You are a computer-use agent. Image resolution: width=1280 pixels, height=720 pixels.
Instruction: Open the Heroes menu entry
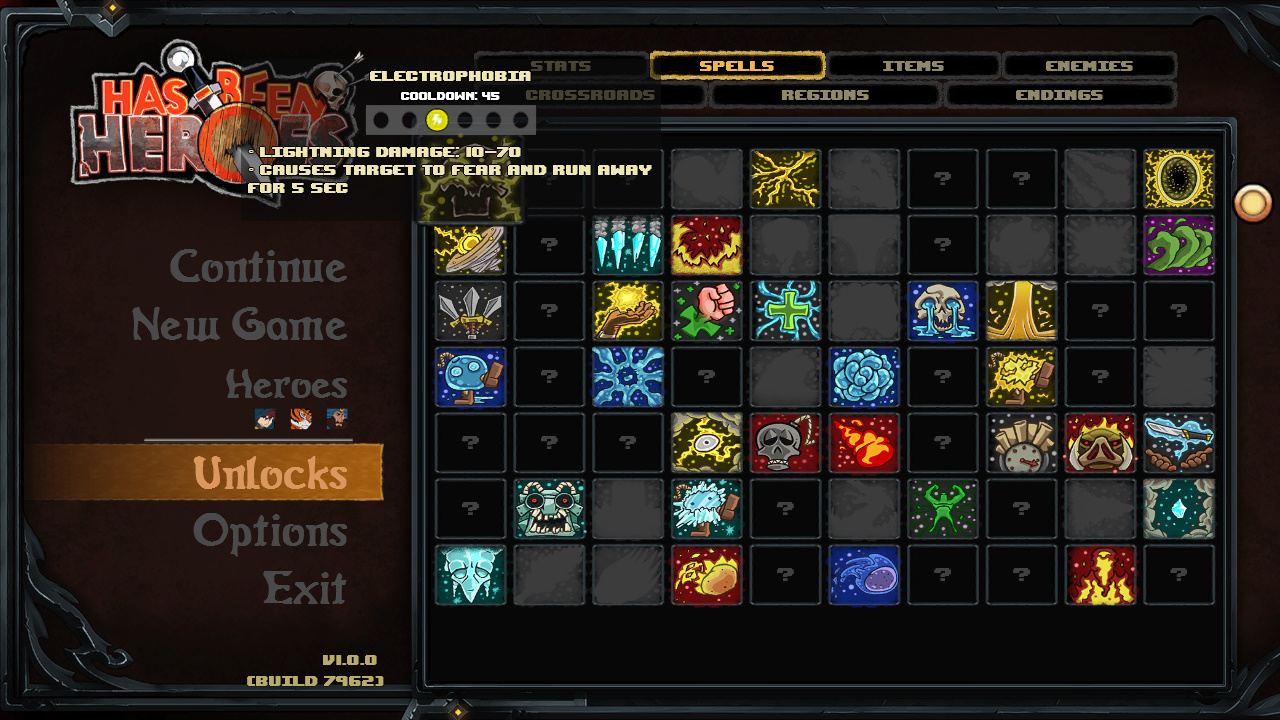pyautogui.click(x=286, y=384)
